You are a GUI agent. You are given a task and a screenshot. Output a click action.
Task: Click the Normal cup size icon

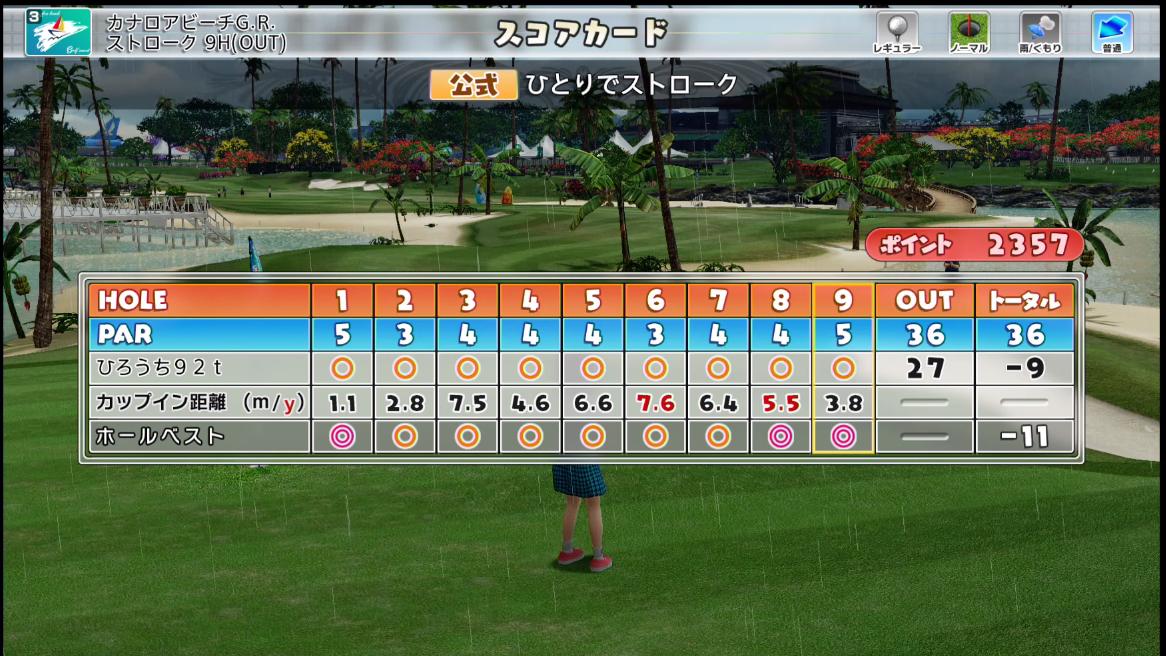[x=968, y=30]
